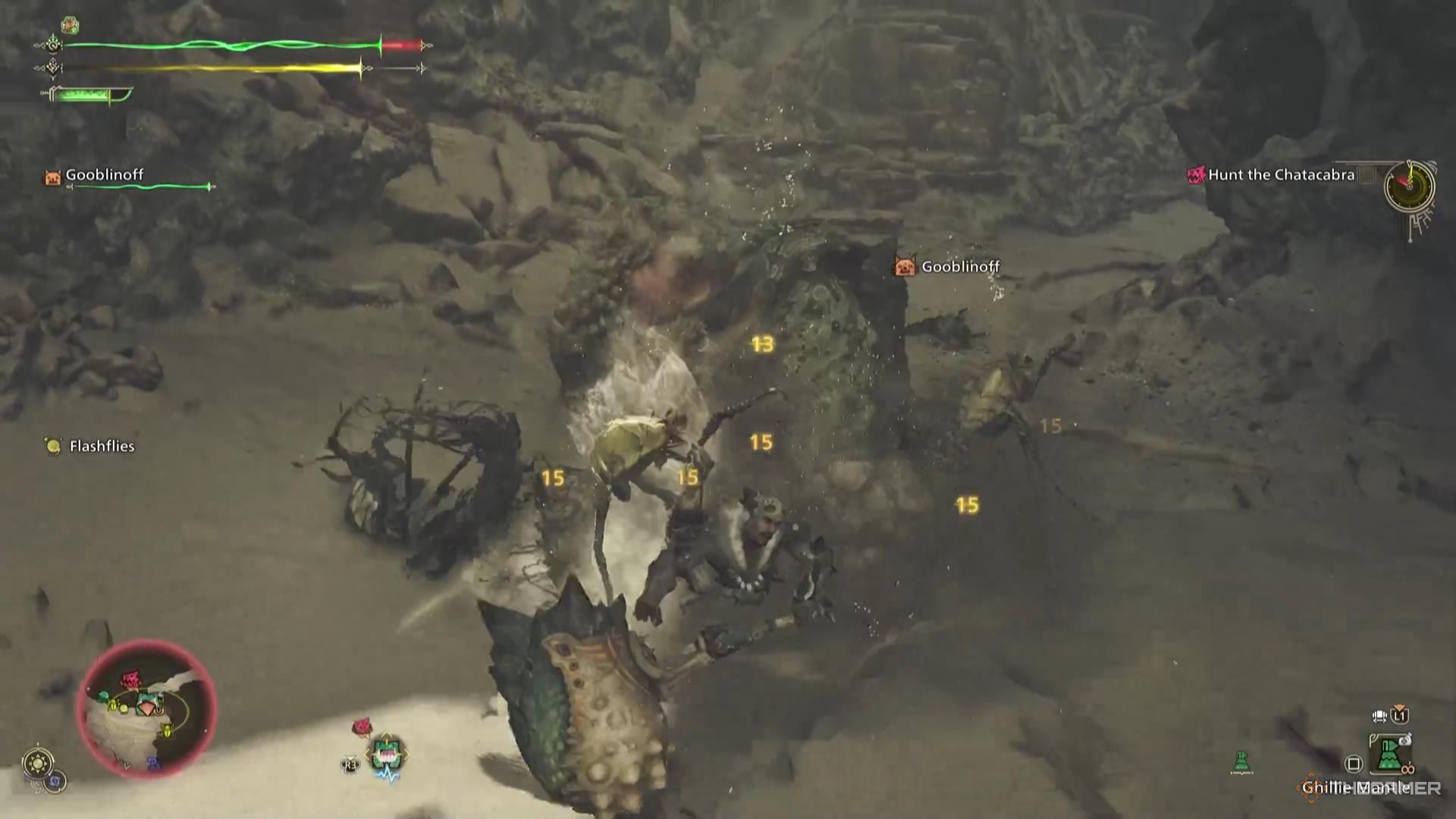Select the Gooblinoff nameplate near the monster
1456x819 pixels.
tap(960, 266)
